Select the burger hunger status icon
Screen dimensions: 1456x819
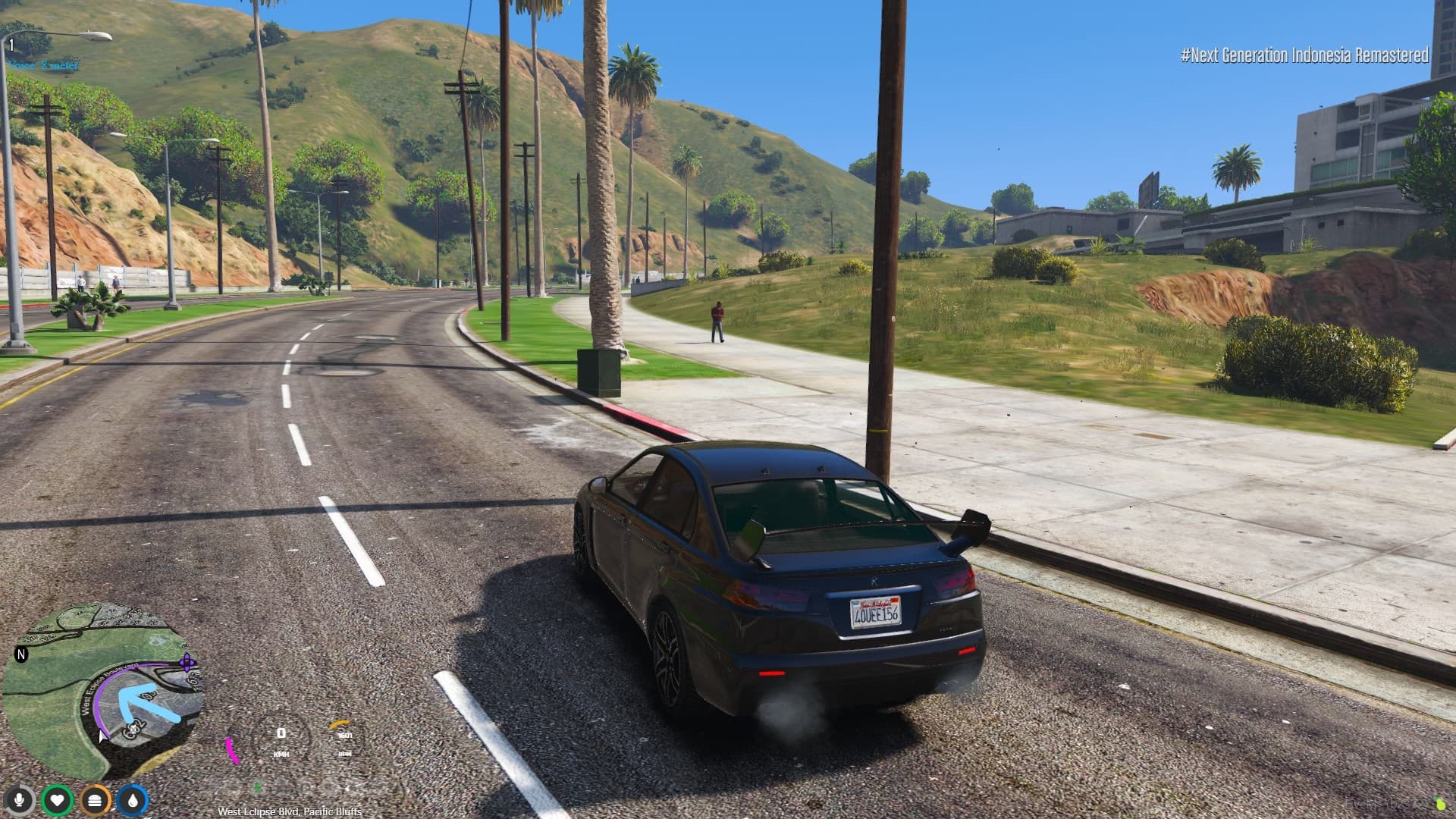[95, 800]
